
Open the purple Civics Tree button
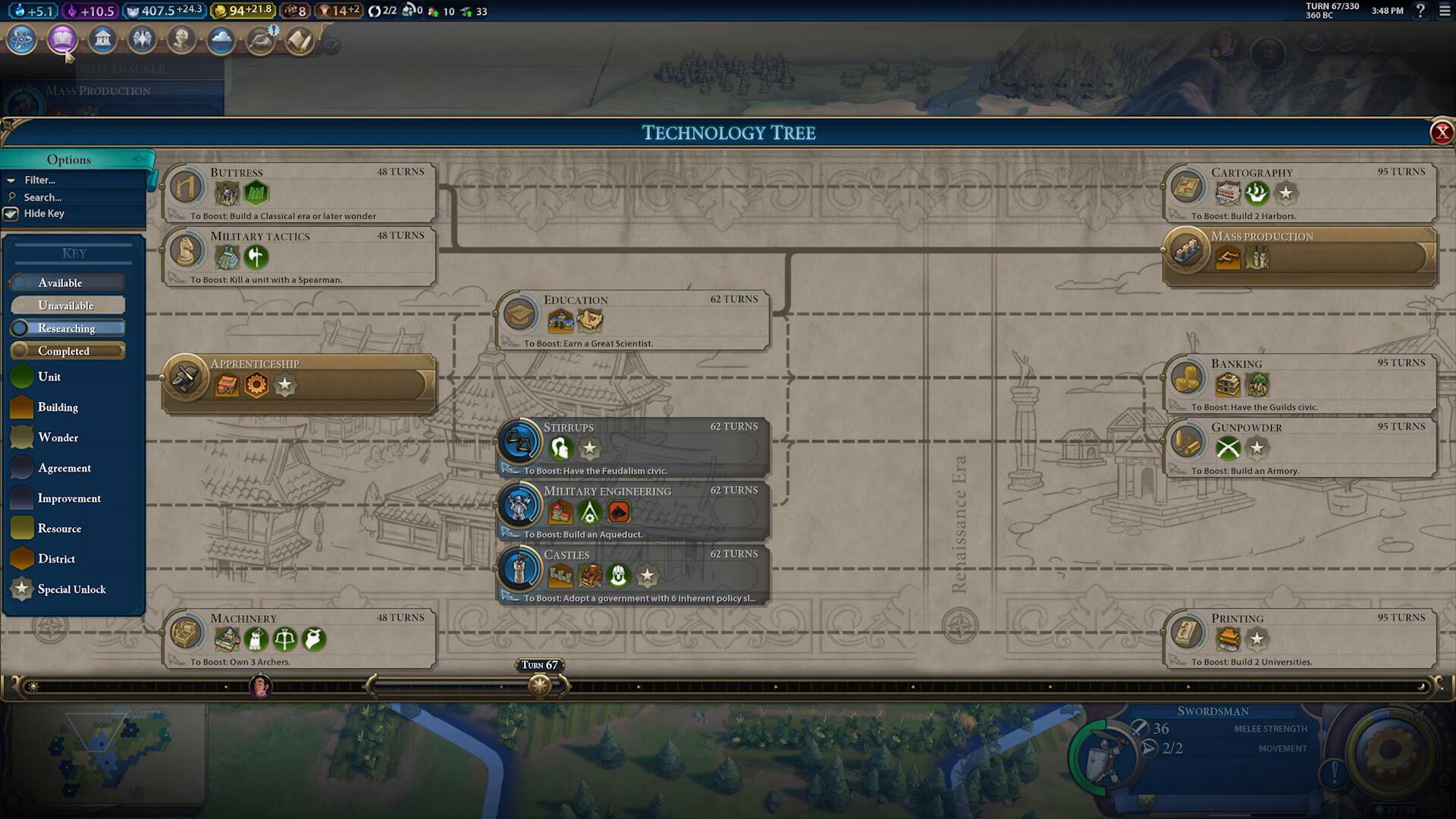click(62, 39)
